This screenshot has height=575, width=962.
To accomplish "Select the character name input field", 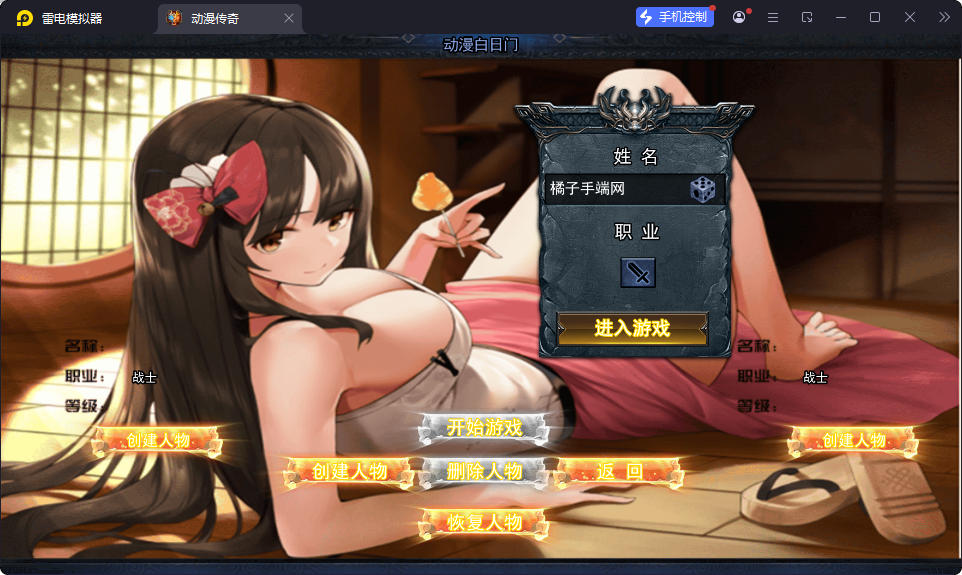I will coord(614,189).
